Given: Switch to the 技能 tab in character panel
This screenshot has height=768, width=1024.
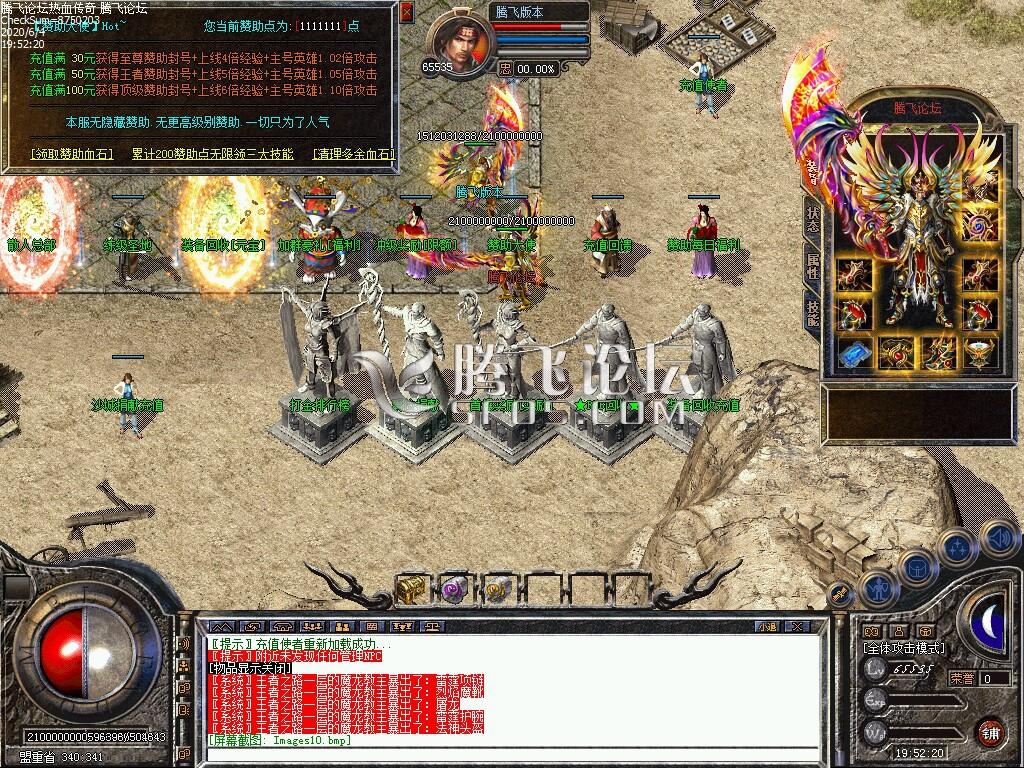Looking at the screenshot, I should 813,313.
